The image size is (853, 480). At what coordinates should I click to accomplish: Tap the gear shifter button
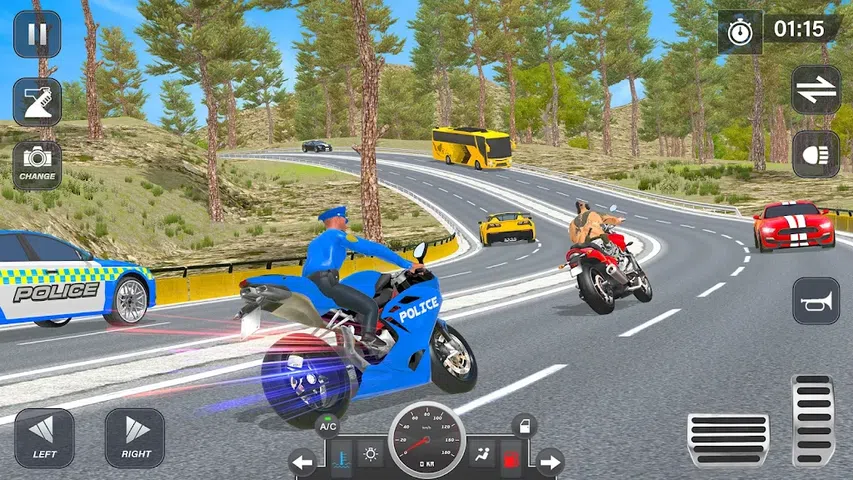[37, 101]
